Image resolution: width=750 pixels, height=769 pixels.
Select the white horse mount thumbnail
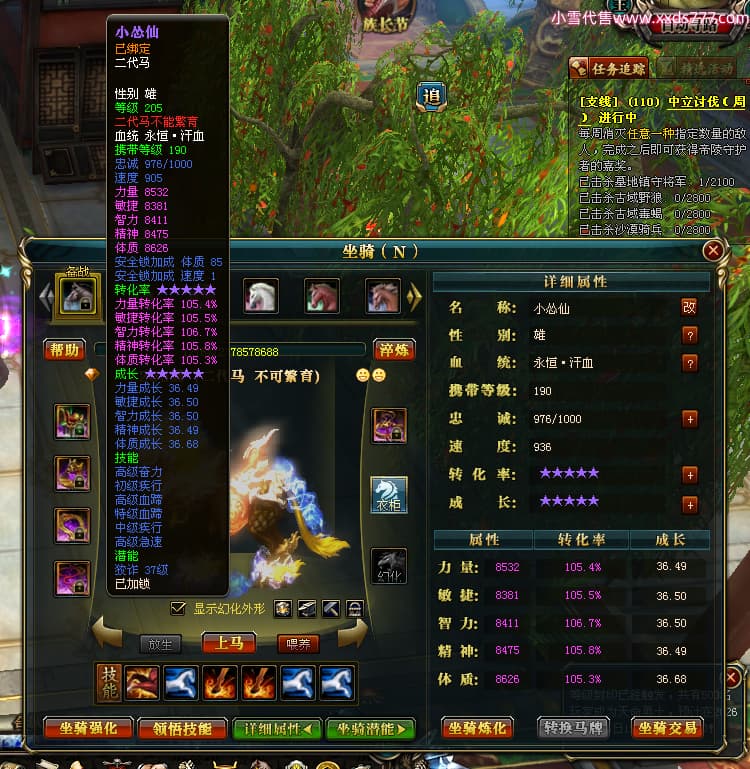click(262, 296)
